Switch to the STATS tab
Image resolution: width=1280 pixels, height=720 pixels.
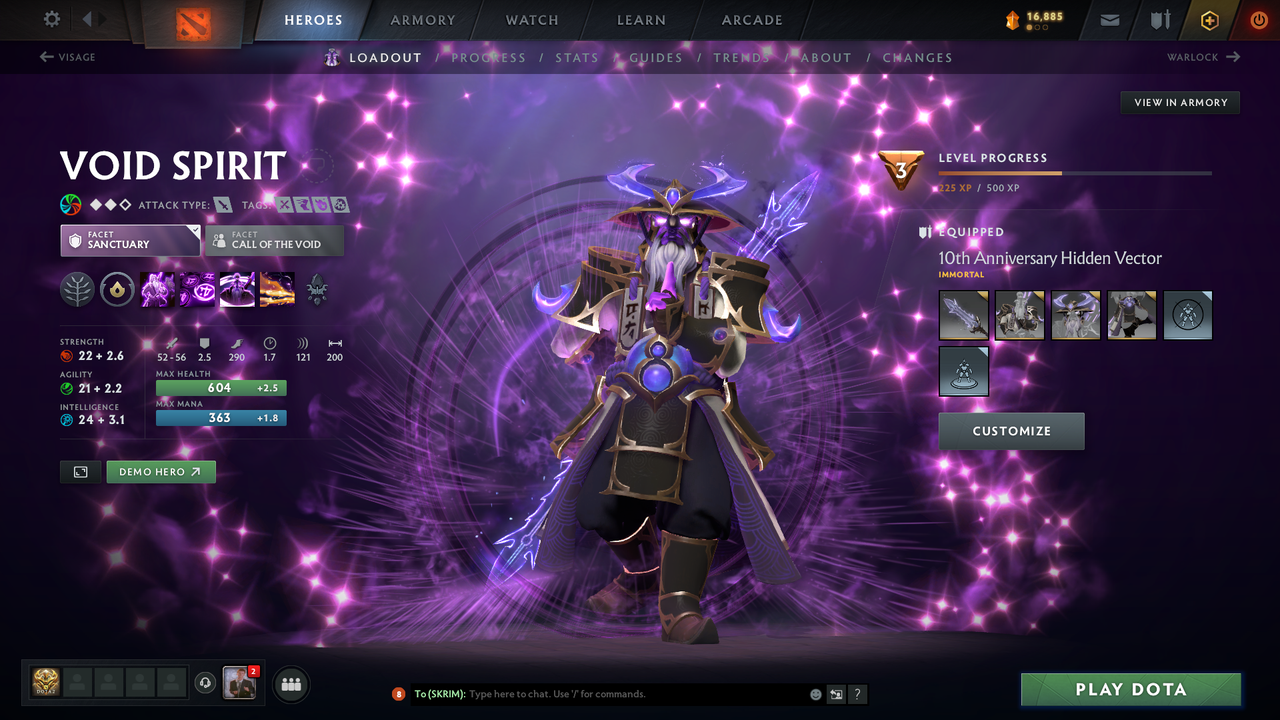coord(577,57)
